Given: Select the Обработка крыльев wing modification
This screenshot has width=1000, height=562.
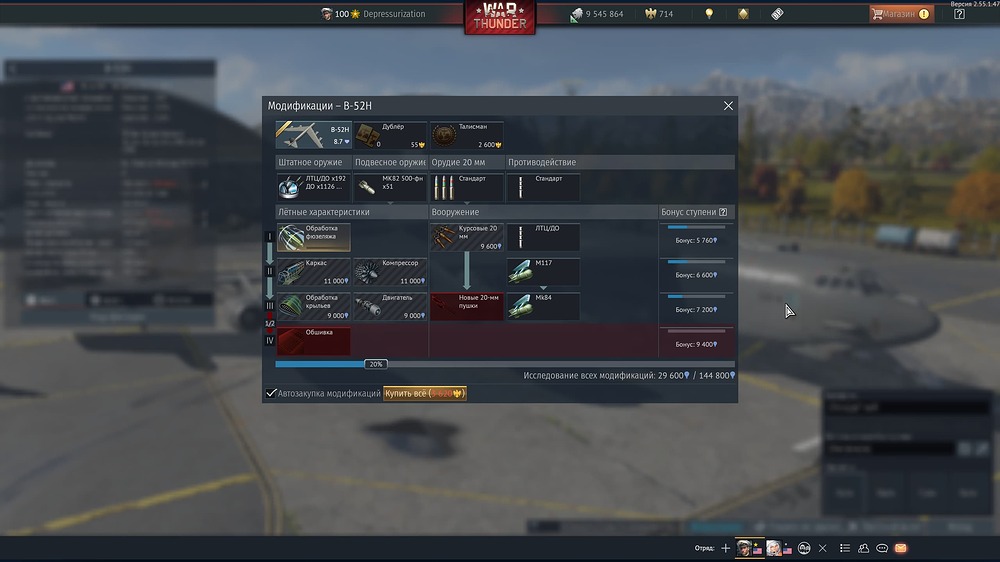Looking at the screenshot, I should click(x=314, y=307).
